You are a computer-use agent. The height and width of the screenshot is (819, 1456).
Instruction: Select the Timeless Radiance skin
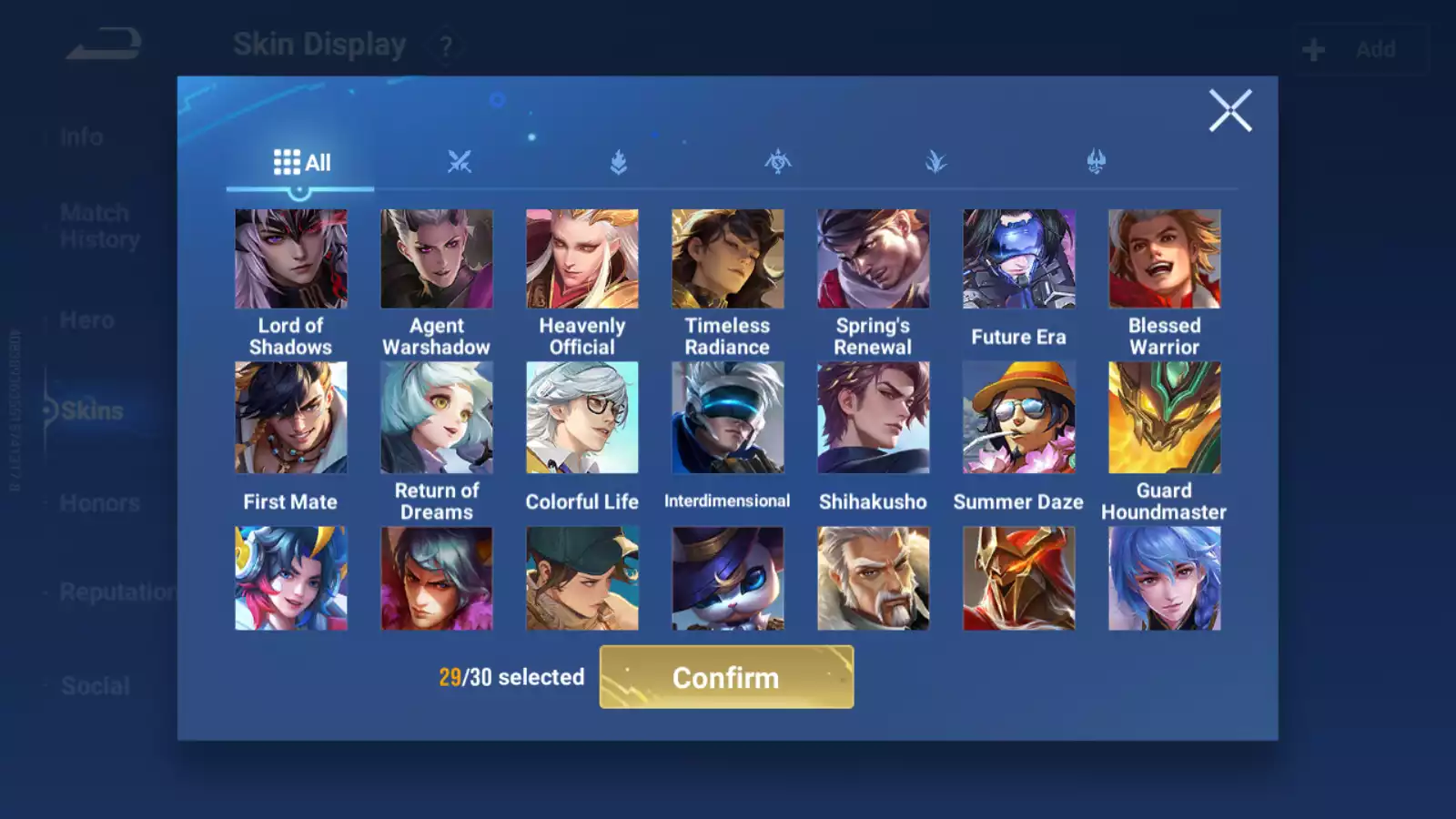pos(727,259)
